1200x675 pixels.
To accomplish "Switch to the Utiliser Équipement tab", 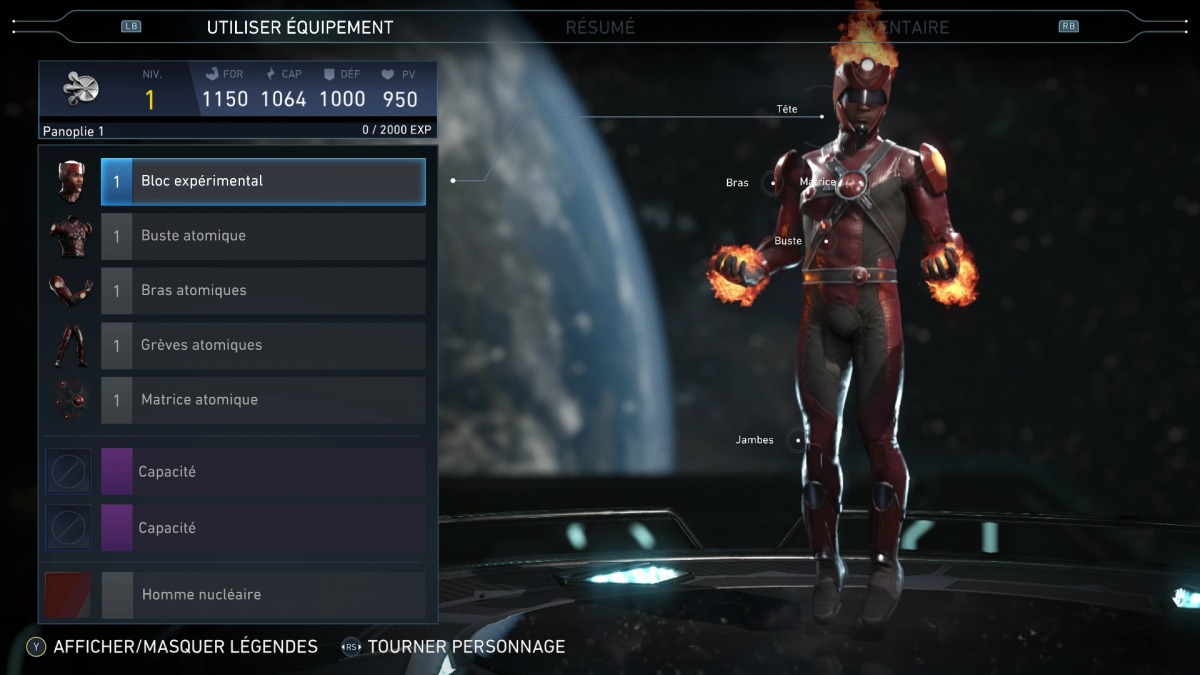I will [x=300, y=28].
